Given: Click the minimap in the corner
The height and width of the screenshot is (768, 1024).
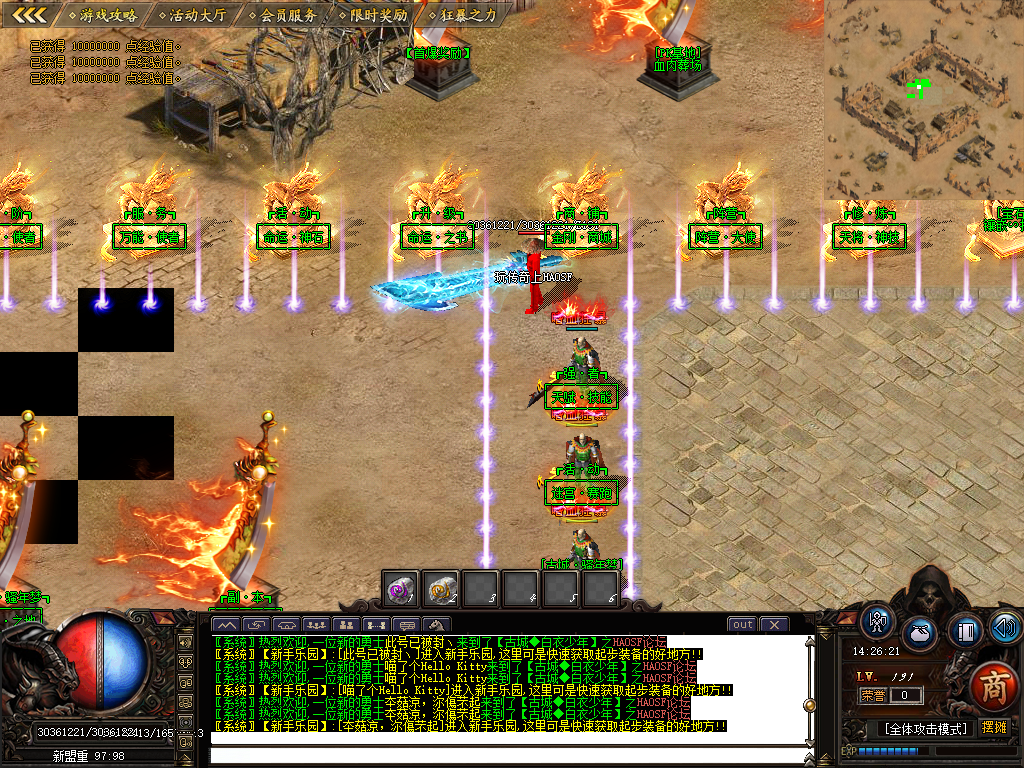Looking at the screenshot, I should [x=923, y=98].
